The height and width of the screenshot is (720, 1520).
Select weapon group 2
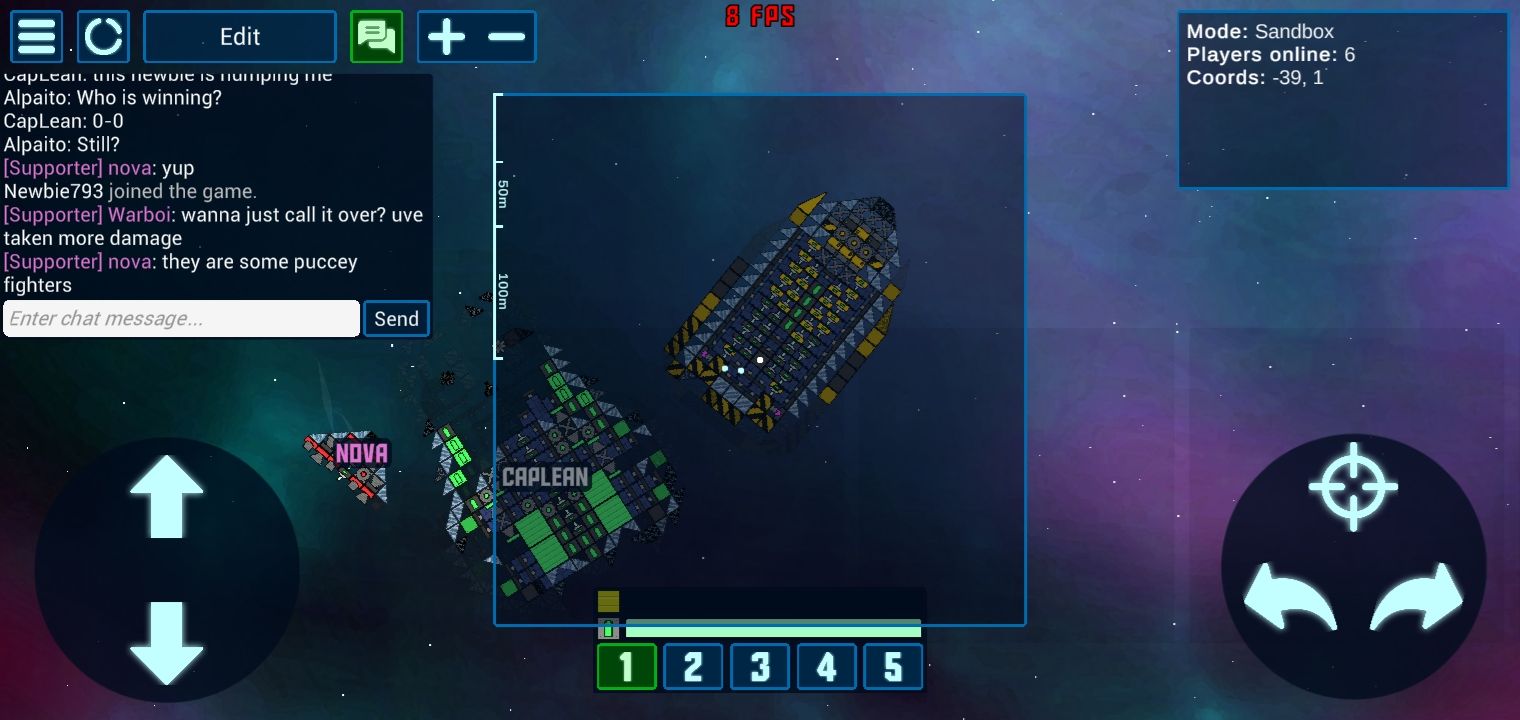click(x=693, y=667)
